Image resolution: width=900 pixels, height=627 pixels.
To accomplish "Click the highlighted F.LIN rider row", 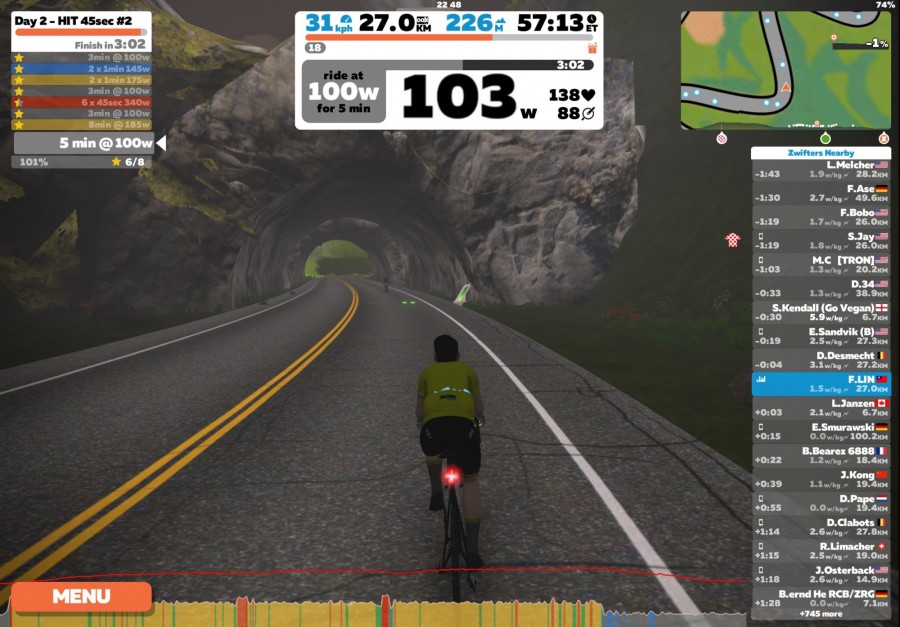I will click(821, 384).
